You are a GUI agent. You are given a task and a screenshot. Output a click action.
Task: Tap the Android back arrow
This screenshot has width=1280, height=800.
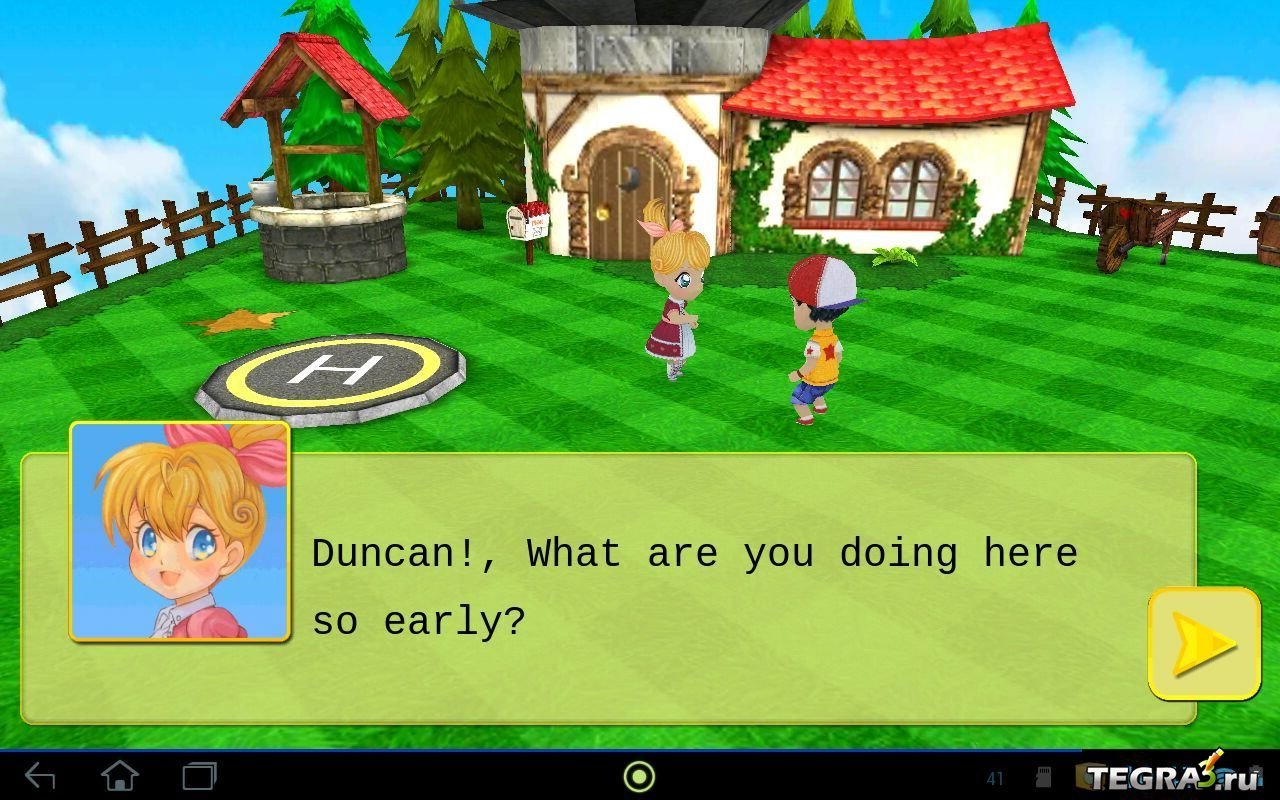pyautogui.click(x=40, y=776)
